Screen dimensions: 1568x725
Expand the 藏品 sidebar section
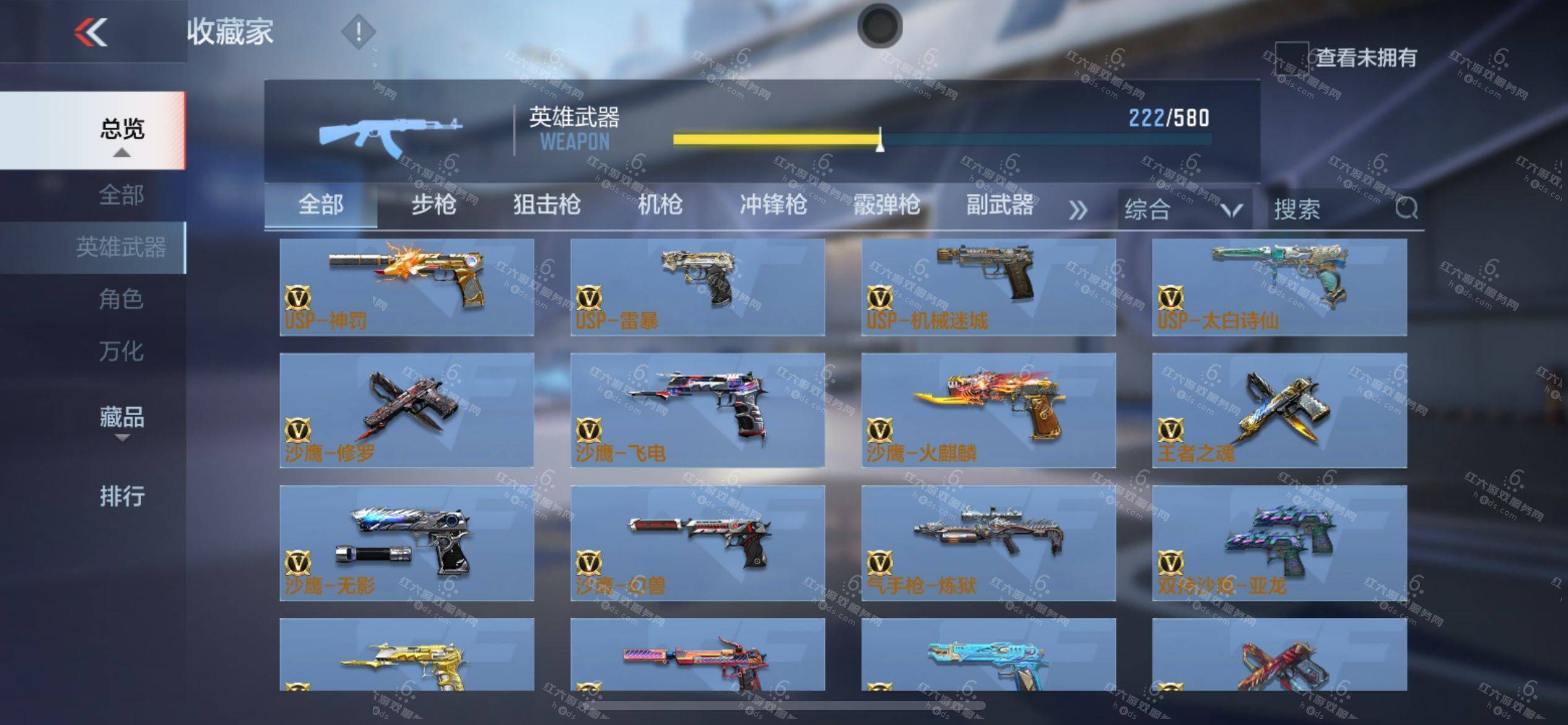[122, 418]
